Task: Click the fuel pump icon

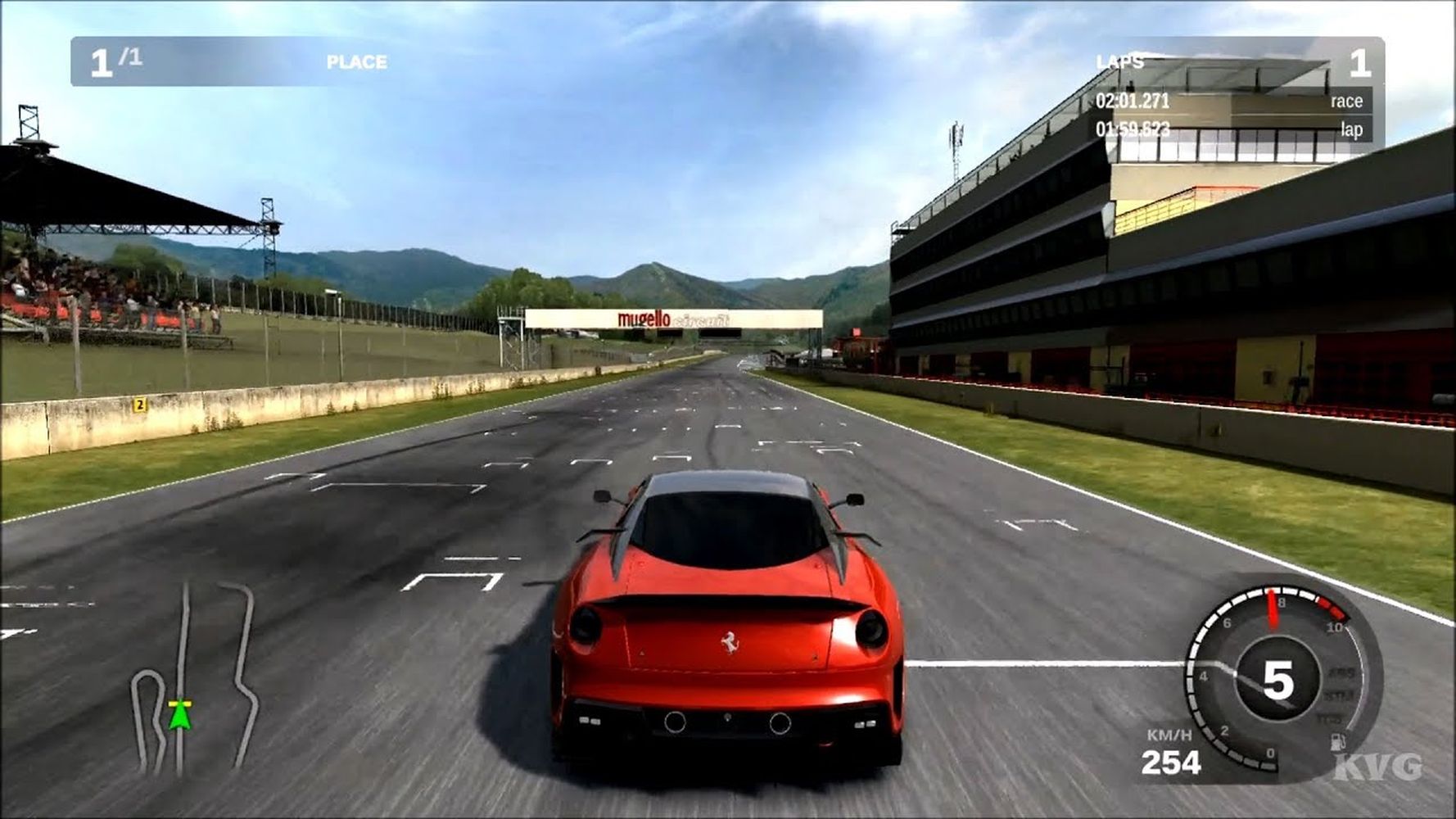Action: tap(1338, 742)
